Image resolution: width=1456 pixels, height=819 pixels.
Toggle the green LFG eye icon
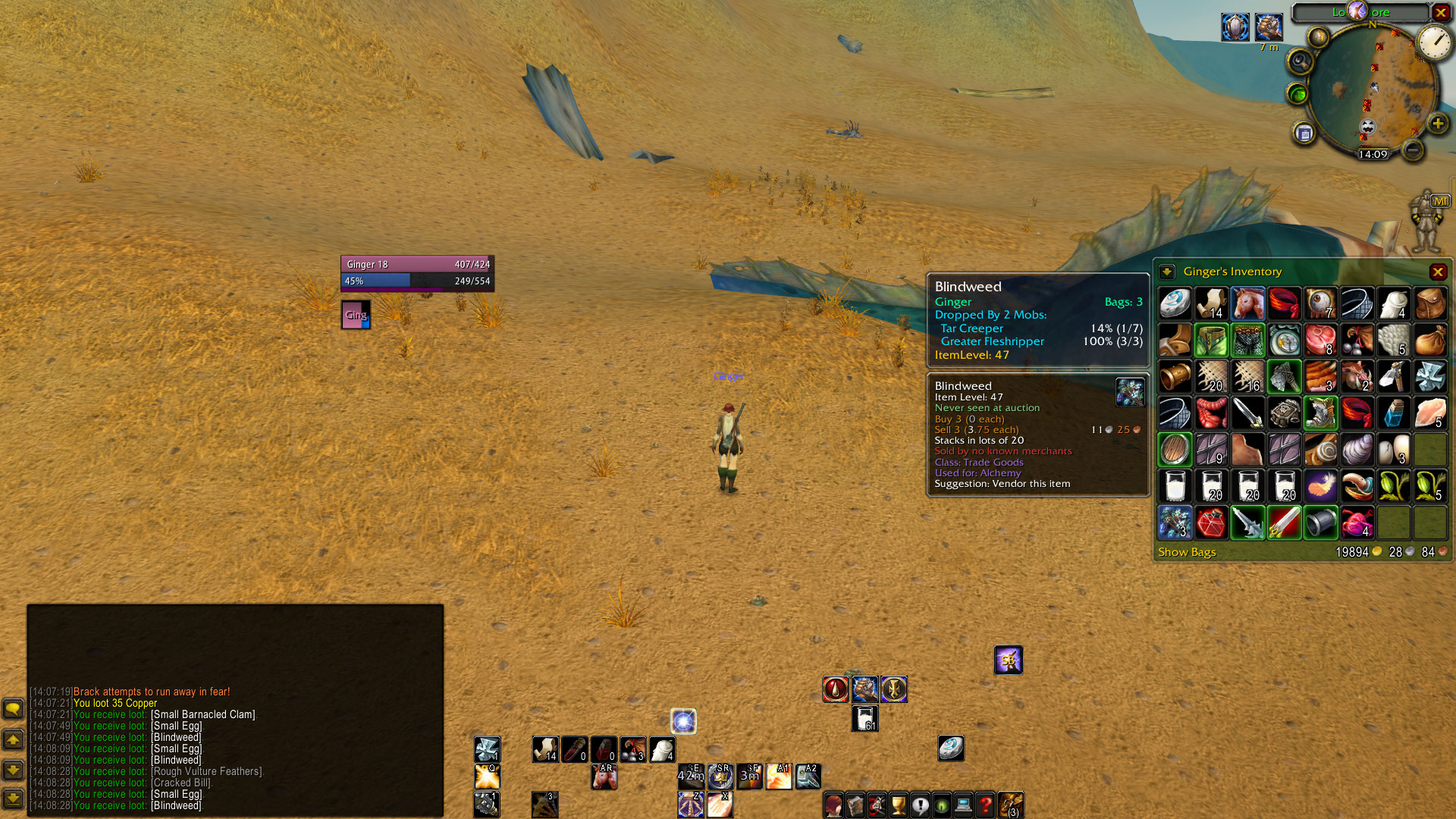coord(1297,93)
